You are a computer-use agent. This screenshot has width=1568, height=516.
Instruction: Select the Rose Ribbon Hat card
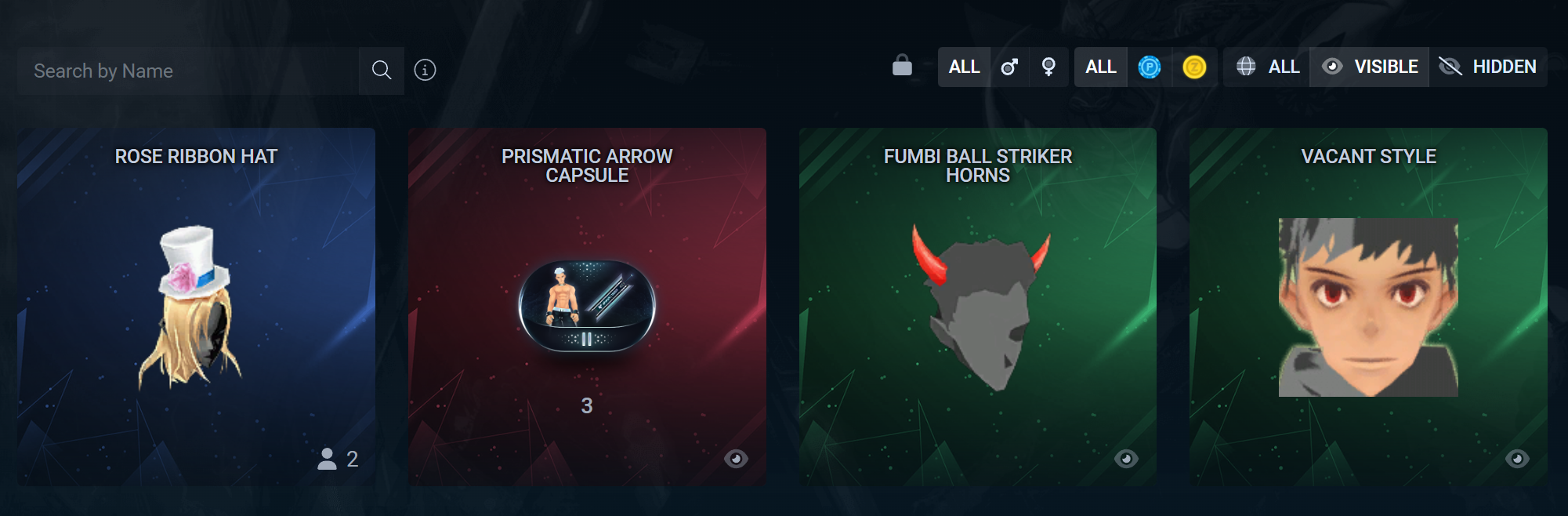pos(196,306)
